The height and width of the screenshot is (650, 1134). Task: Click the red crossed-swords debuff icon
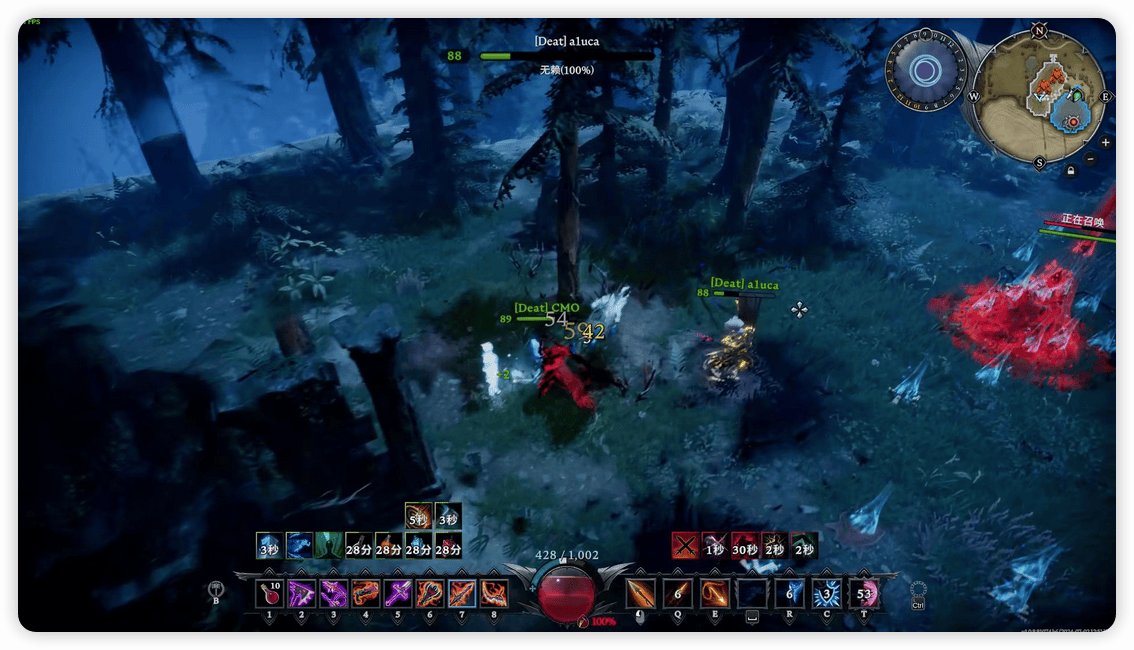pyautogui.click(x=684, y=546)
